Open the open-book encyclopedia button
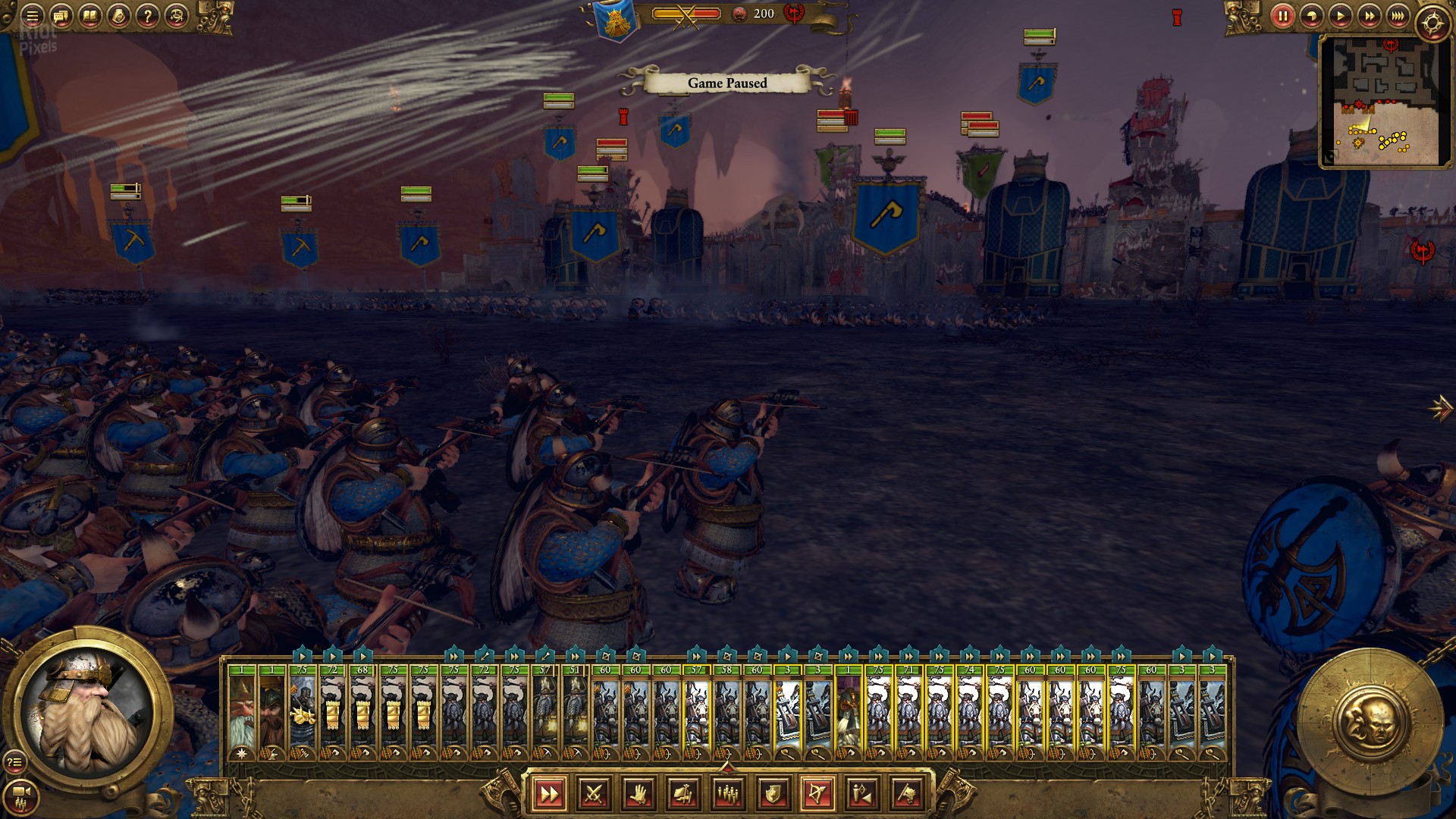The image size is (1456, 819). pyautogui.click(x=90, y=16)
